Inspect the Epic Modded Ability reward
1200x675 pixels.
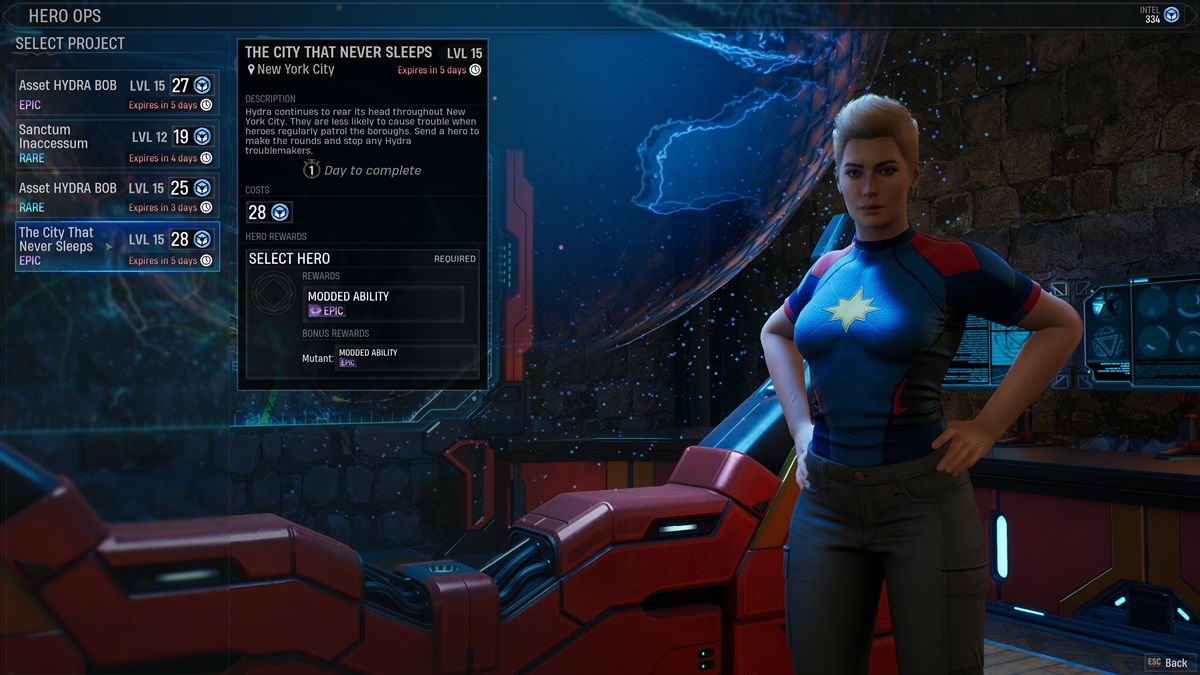(x=383, y=303)
